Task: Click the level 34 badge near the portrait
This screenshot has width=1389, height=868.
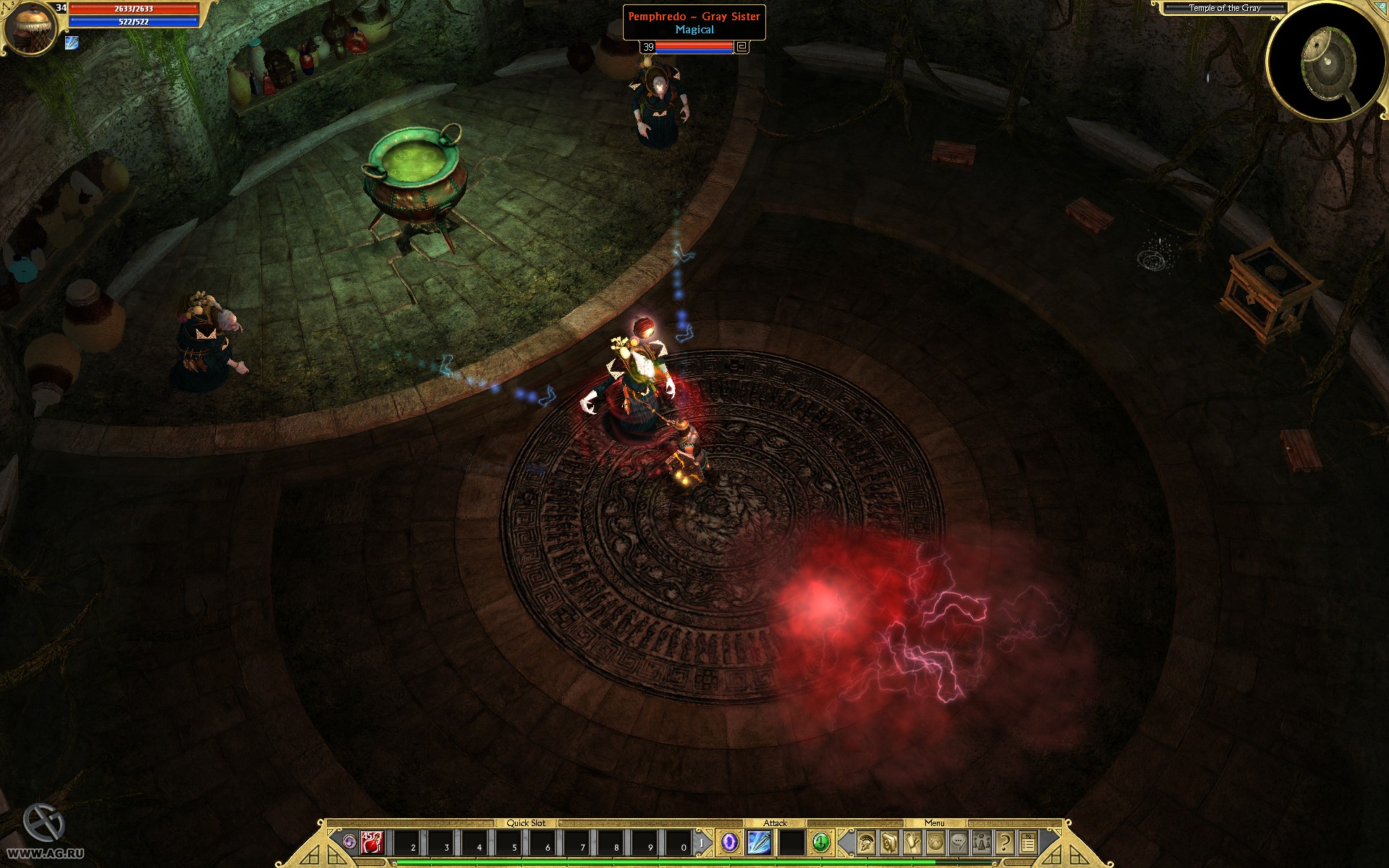Action: pos(60,7)
